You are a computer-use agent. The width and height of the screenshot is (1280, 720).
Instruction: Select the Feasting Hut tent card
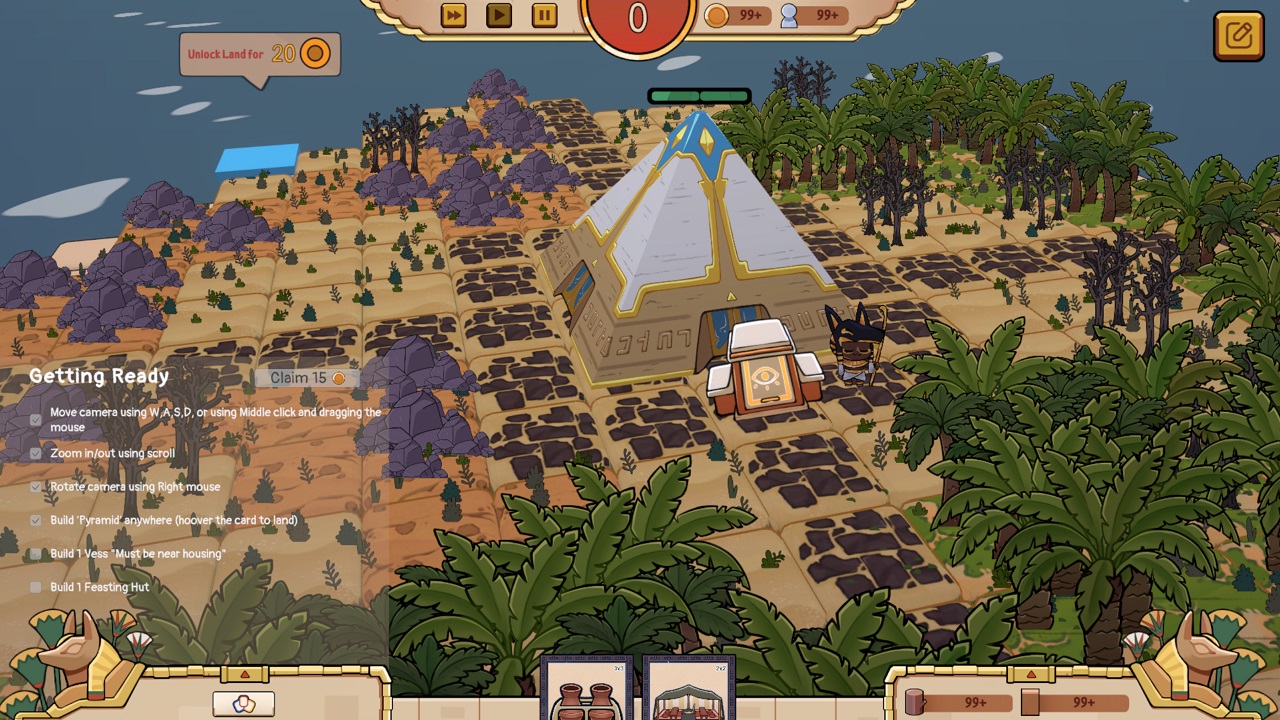689,692
